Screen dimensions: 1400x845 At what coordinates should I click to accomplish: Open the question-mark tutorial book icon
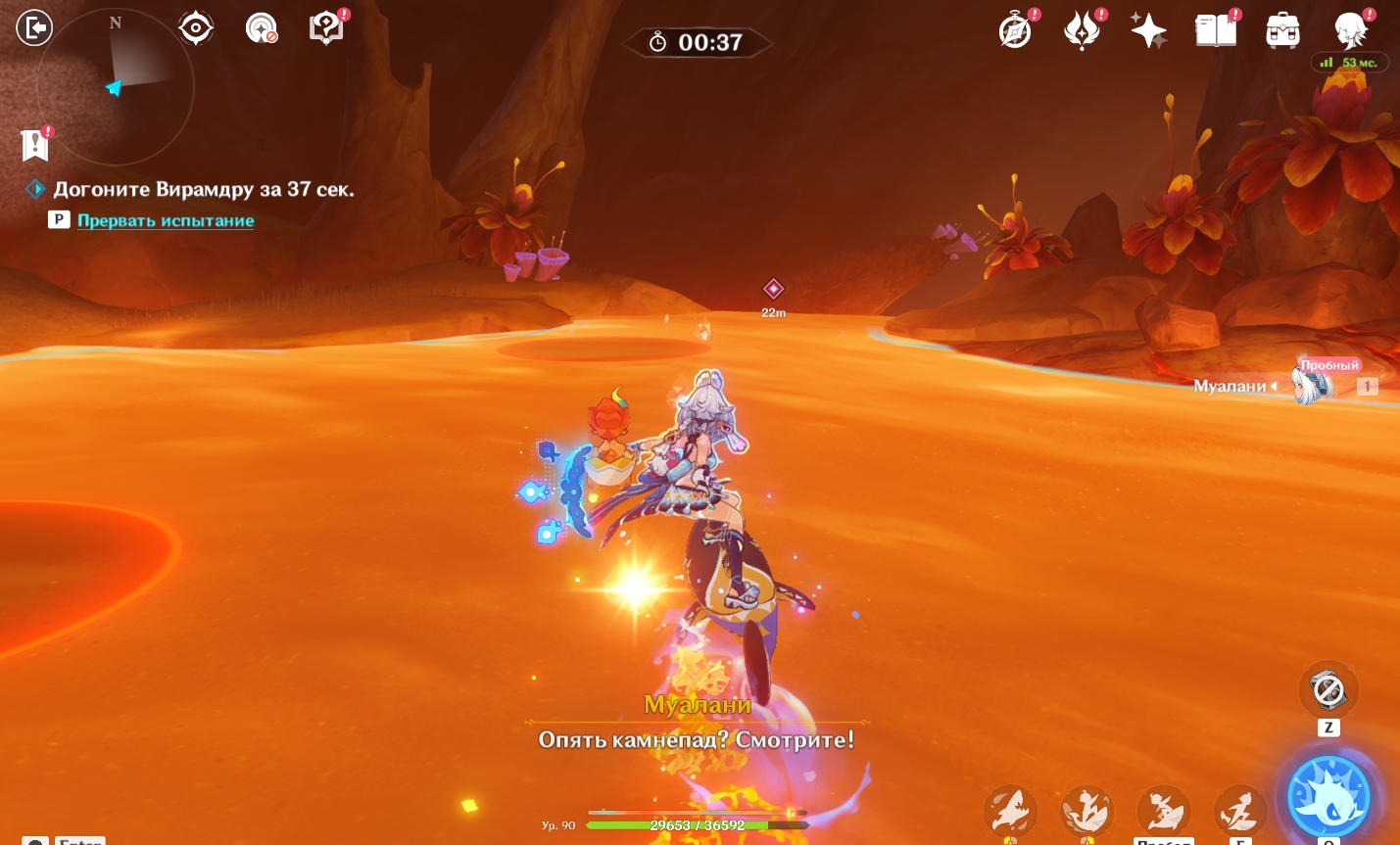(x=326, y=27)
